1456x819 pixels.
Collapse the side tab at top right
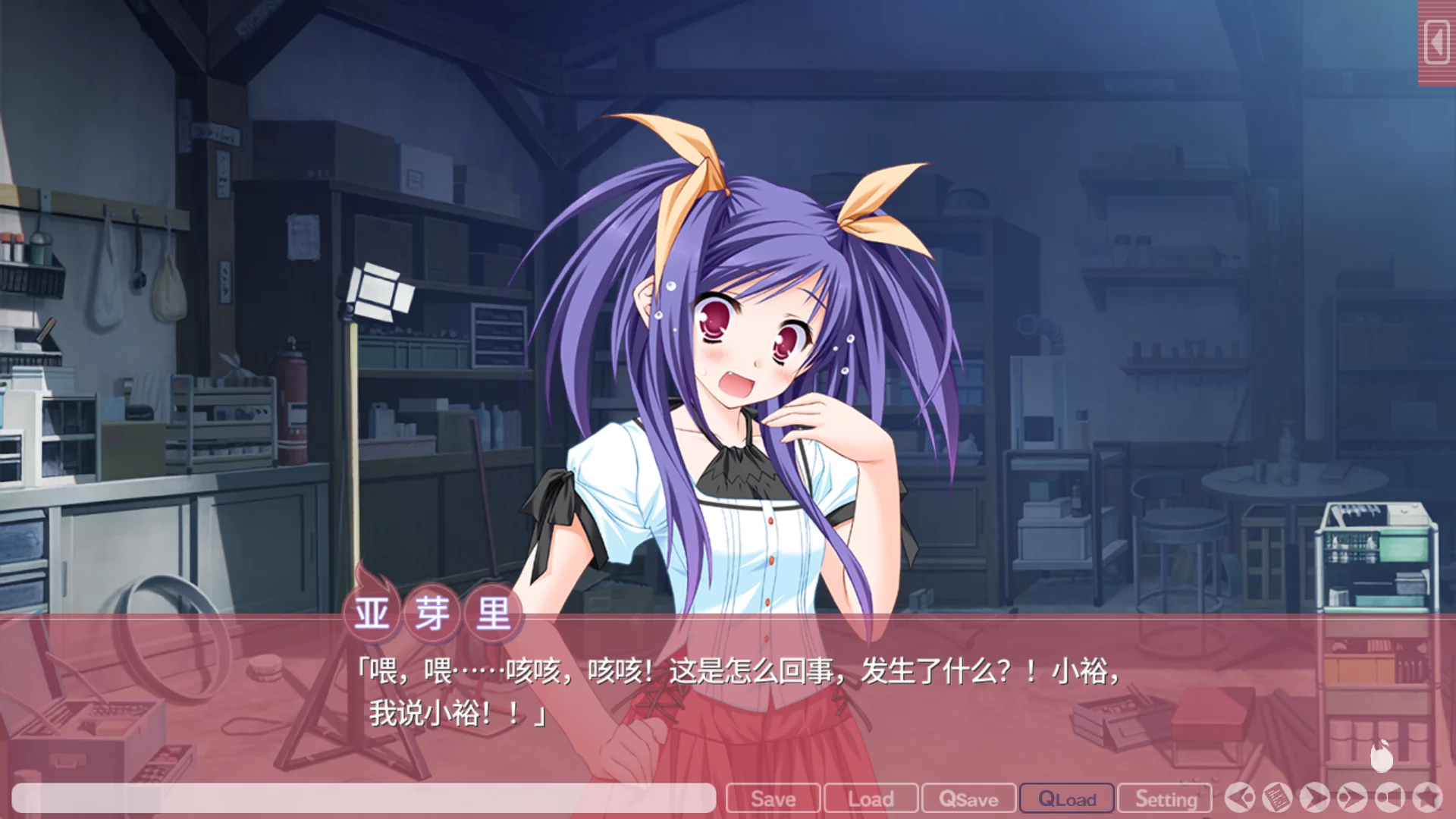[1436, 40]
